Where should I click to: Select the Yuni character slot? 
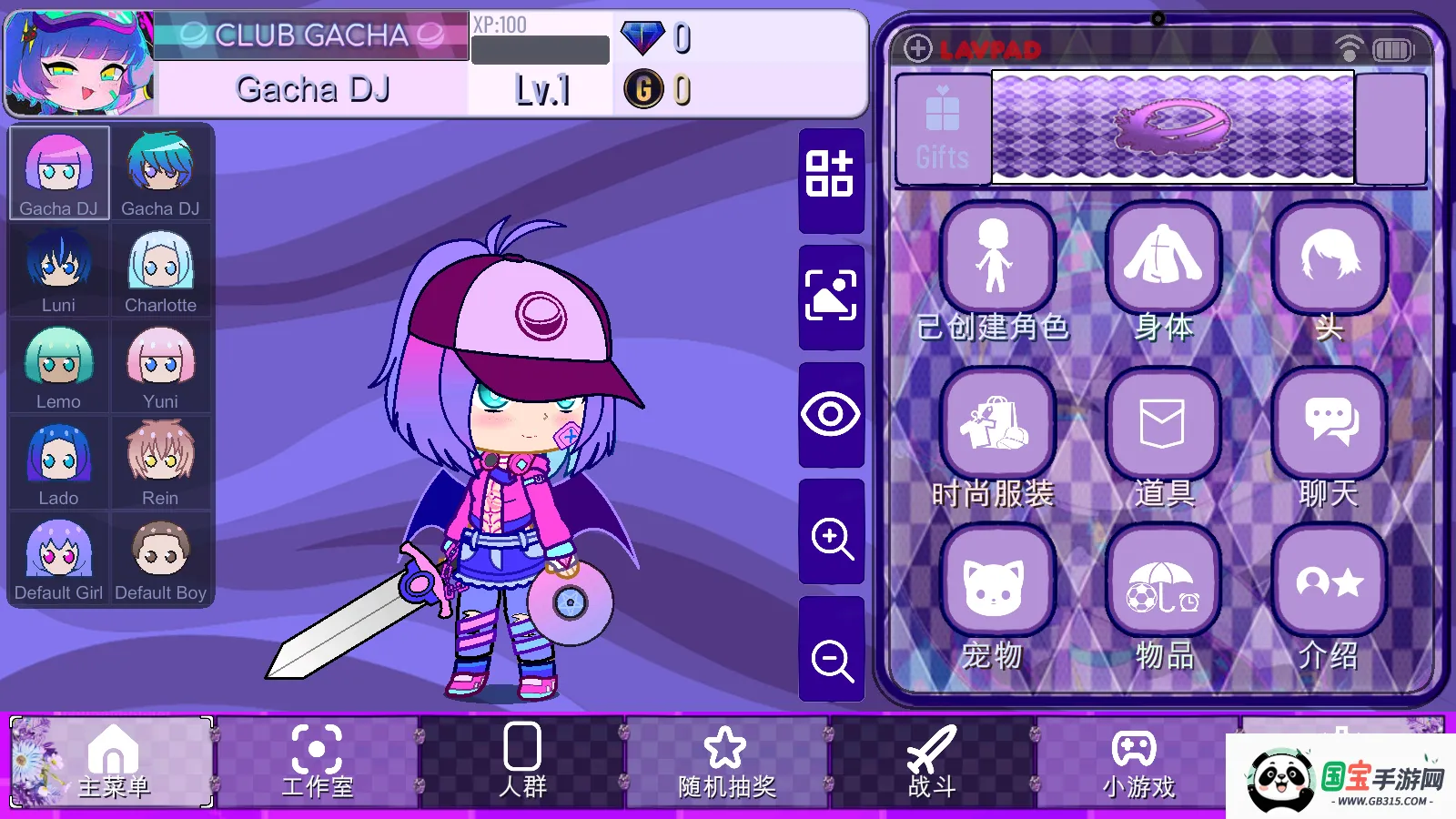pos(160,367)
